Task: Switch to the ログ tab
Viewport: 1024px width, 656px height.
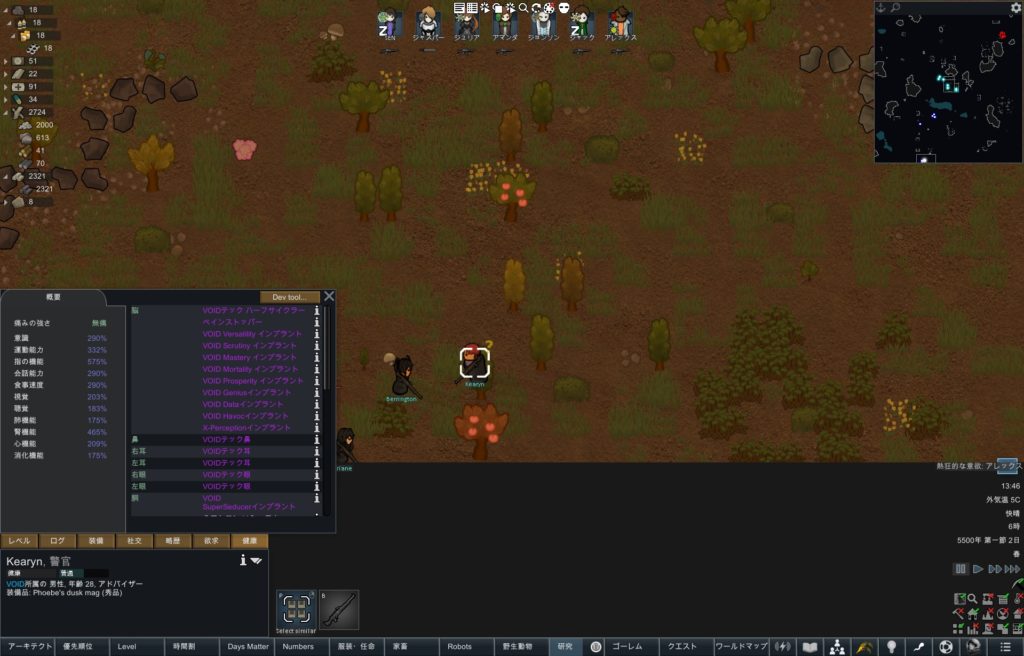Action: point(59,541)
